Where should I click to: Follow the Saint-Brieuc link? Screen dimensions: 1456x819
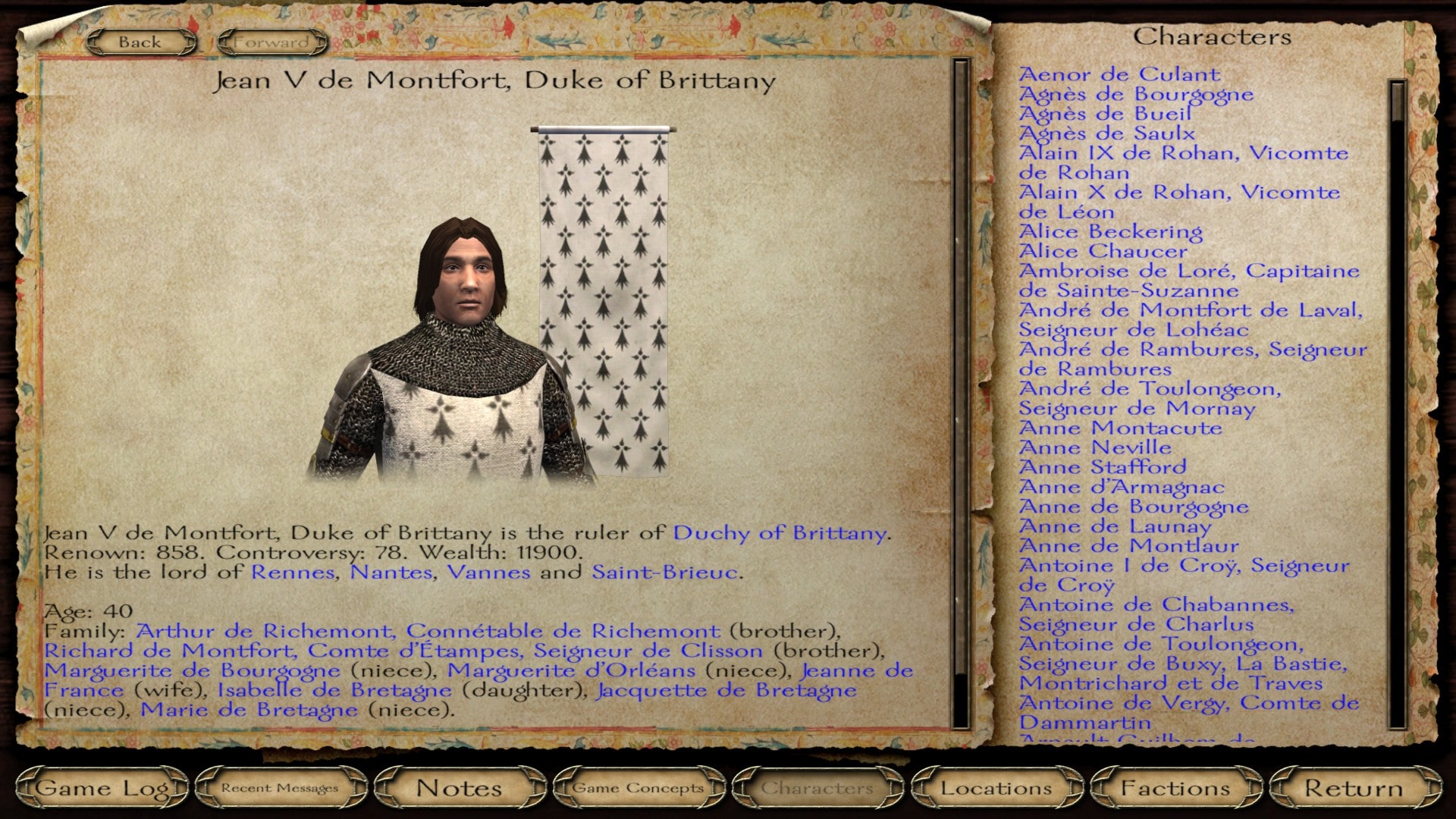(x=664, y=573)
